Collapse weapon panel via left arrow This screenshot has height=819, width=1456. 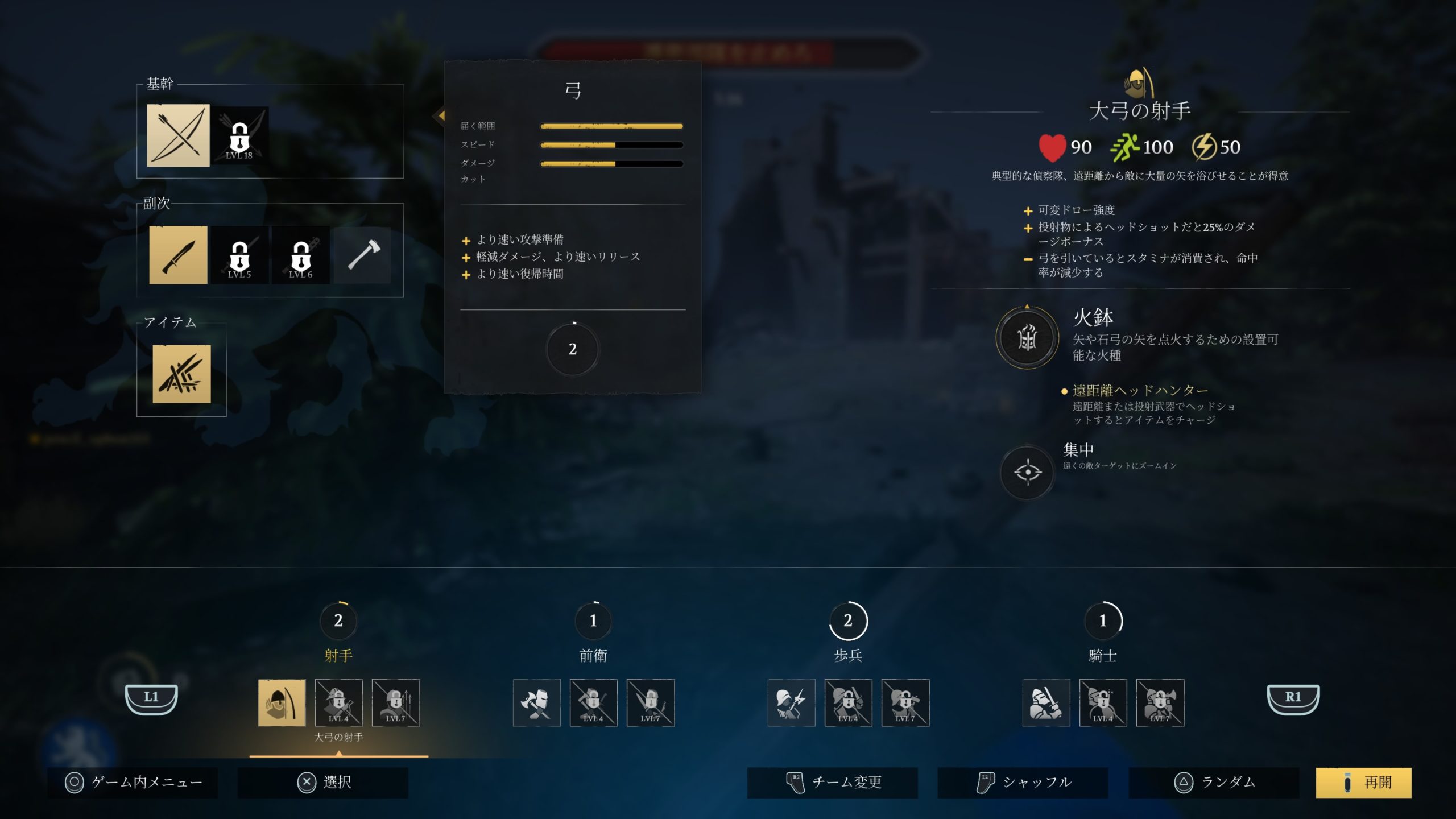(441, 117)
